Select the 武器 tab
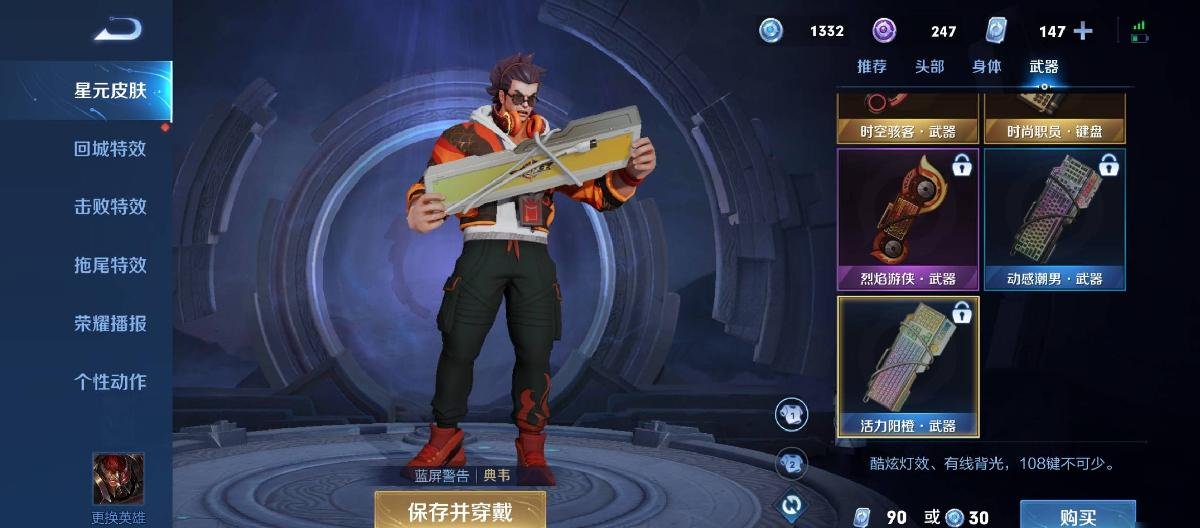 click(1044, 66)
